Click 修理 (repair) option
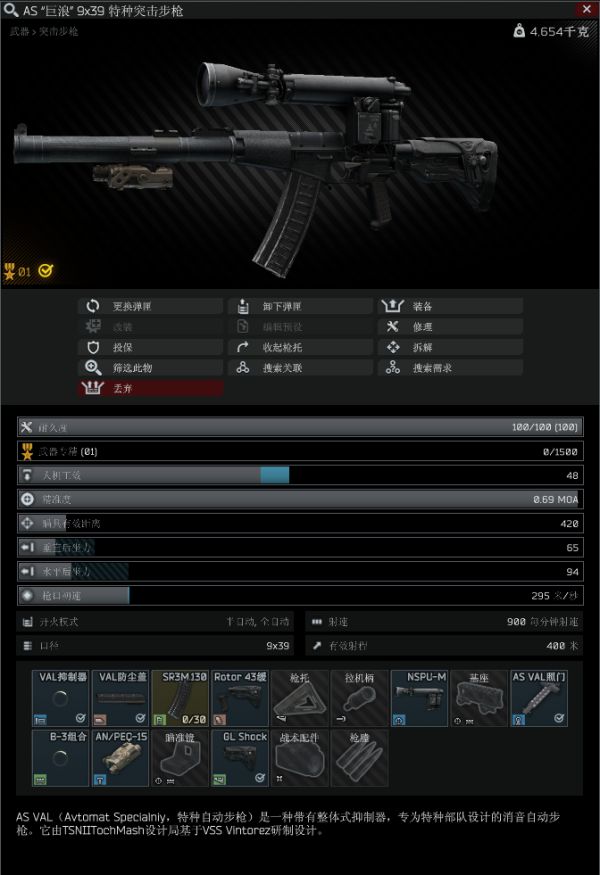The image size is (600, 875). click(450, 327)
